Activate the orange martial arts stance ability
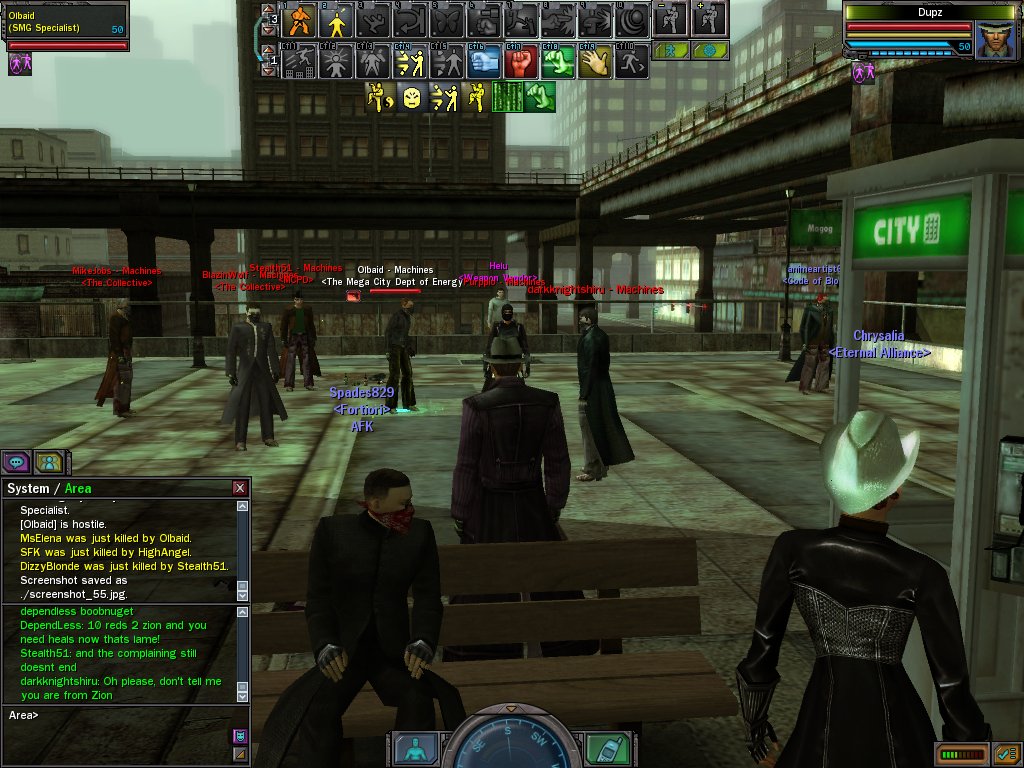This screenshot has width=1024, height=768. (299, 20)
